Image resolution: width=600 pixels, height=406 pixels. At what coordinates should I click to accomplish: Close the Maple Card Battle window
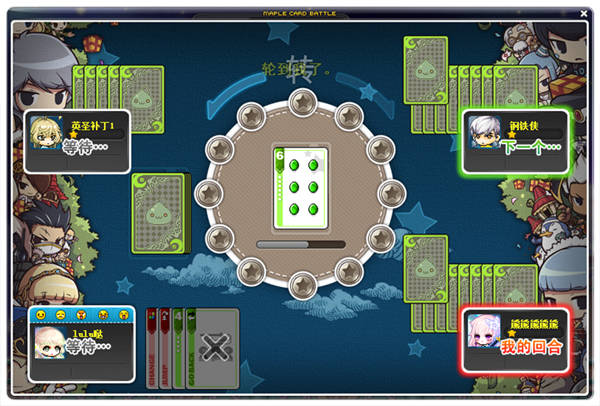pyautogui.click(x=584, y=13)
